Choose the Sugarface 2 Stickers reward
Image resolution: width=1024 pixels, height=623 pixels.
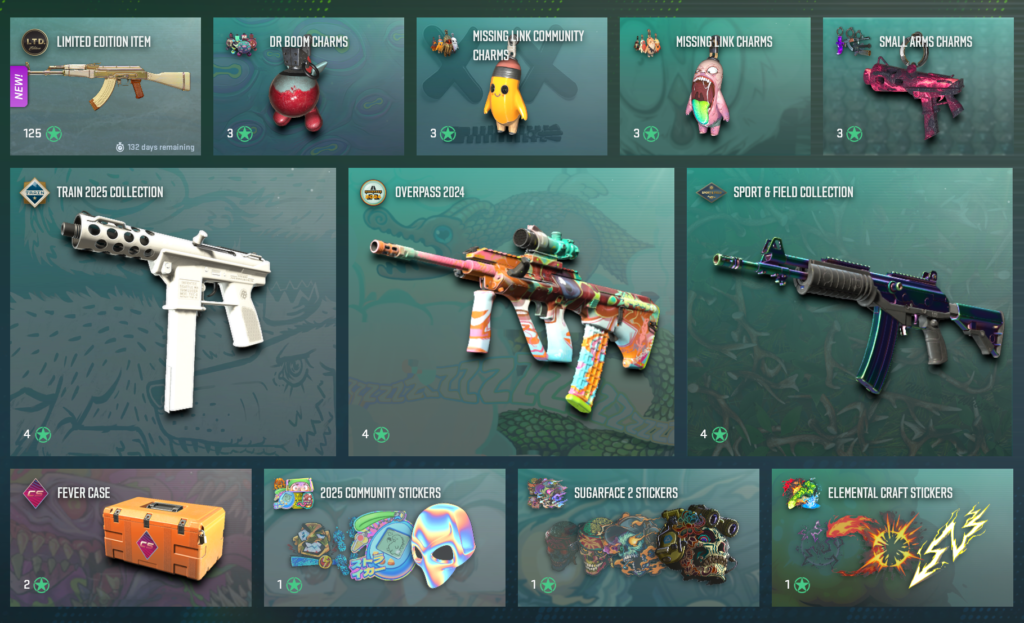[639, 538]
